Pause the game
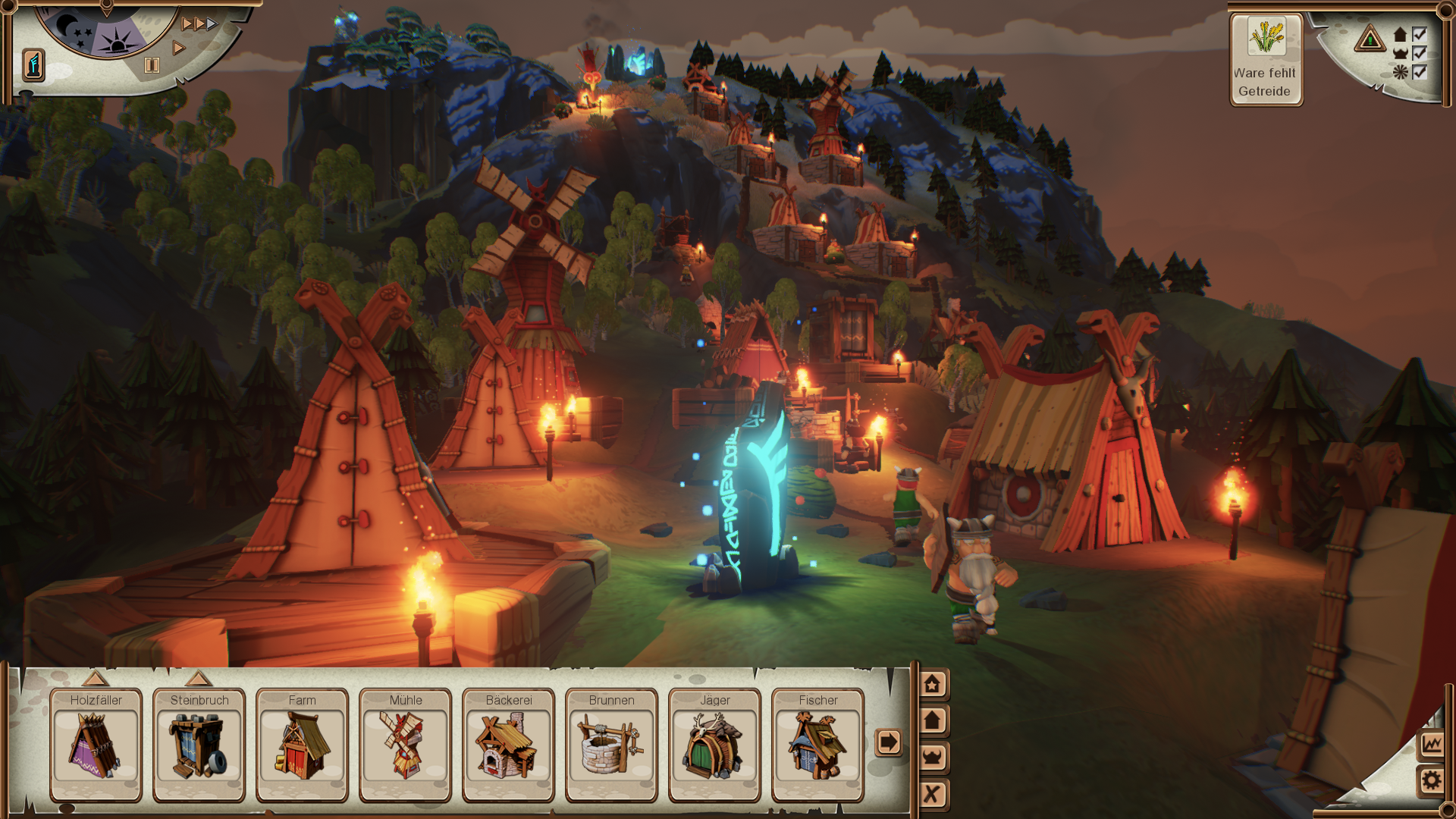Image resolution: width=1456 pixels, height=819 pixels. pos(153,65)
